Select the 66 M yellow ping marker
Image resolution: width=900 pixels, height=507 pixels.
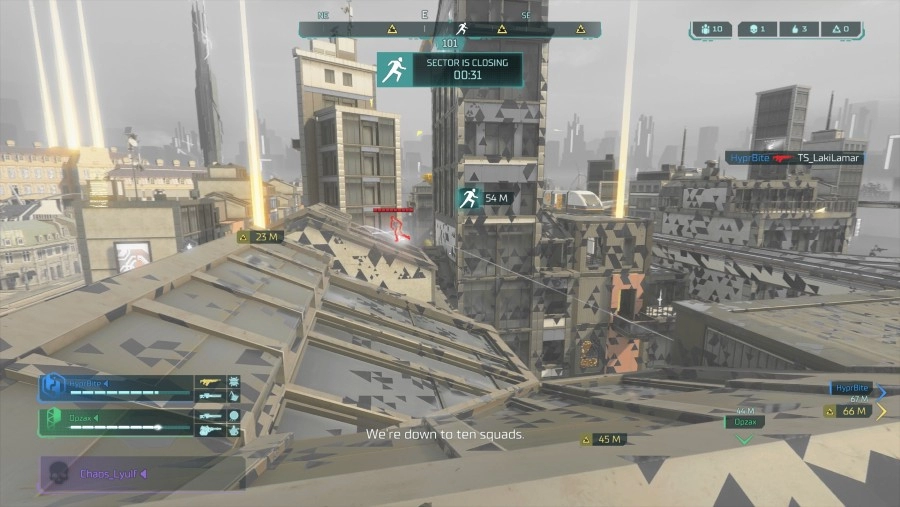tap(847, 411)
